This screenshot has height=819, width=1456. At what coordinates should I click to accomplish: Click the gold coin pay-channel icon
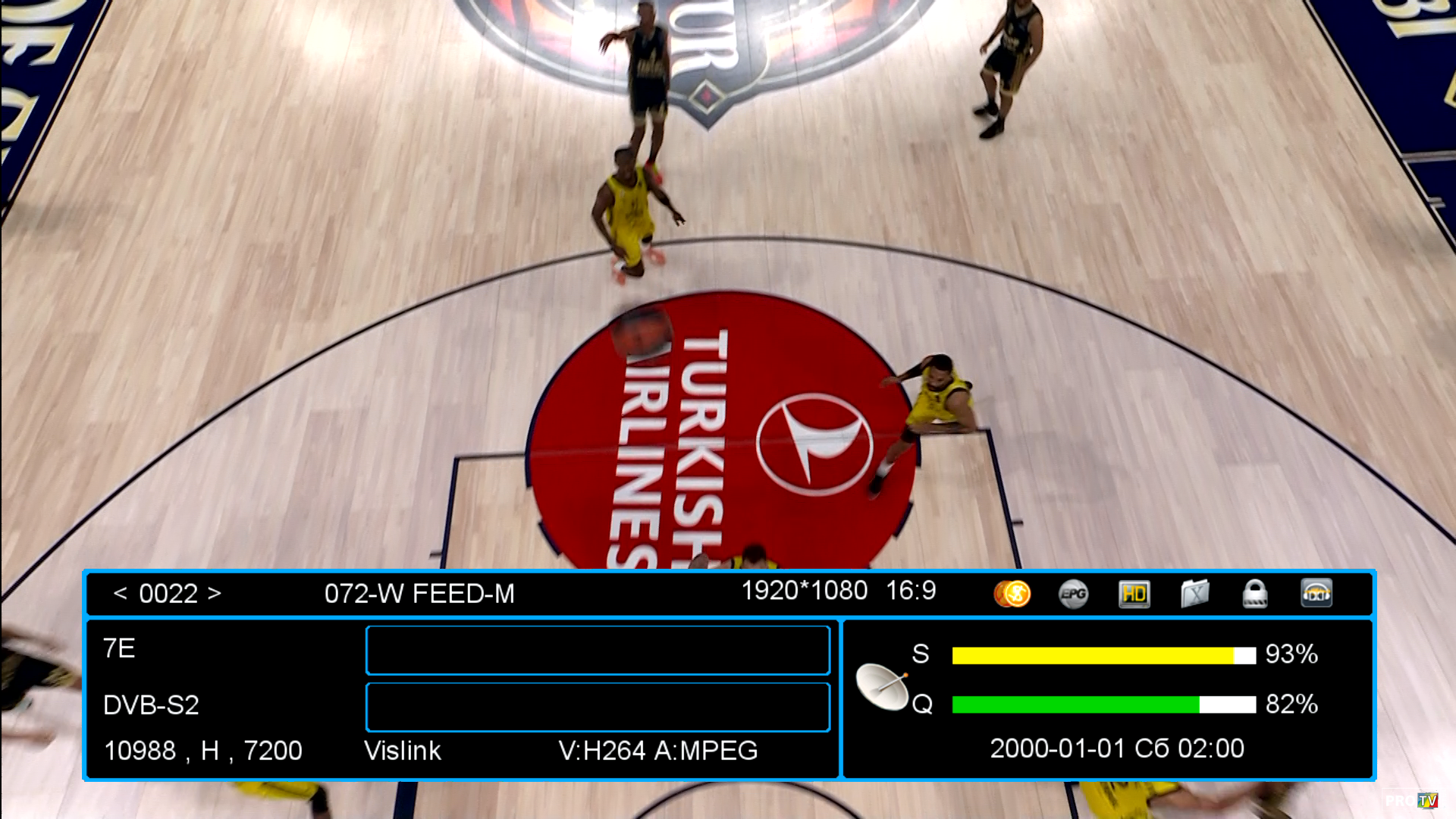[1012, 594]
